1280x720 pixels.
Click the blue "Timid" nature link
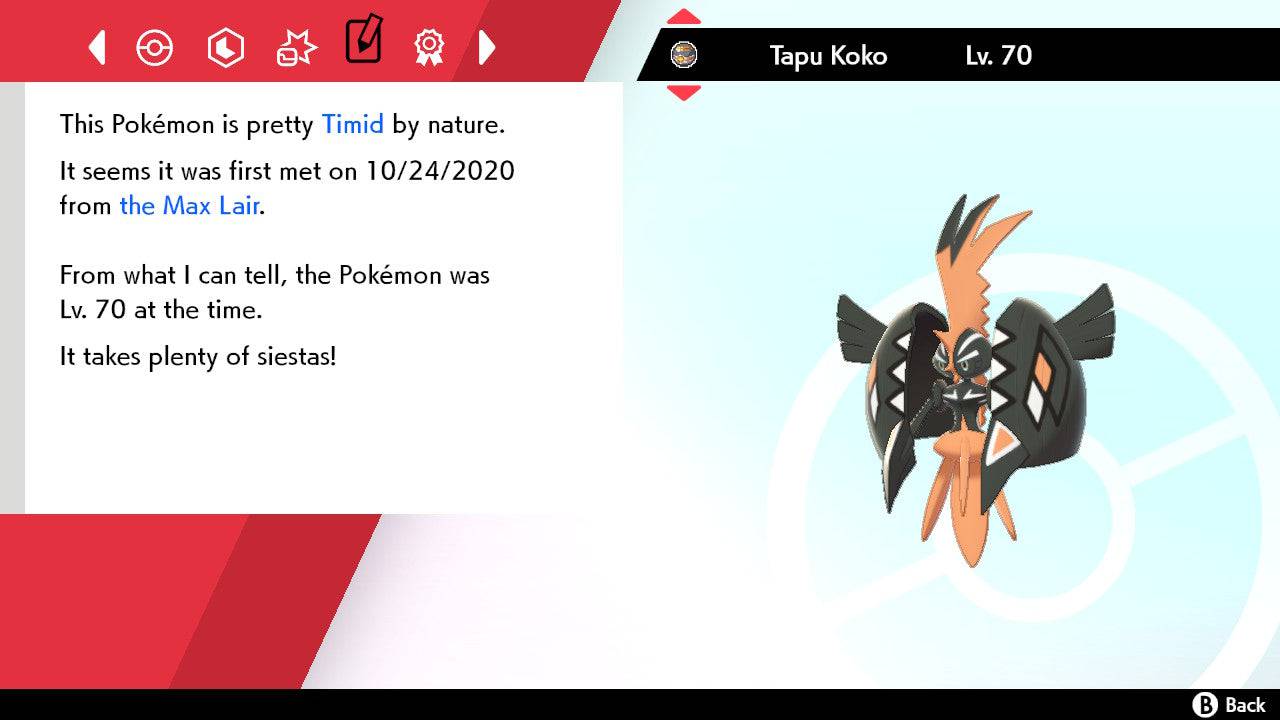click(x=351, y=124)
